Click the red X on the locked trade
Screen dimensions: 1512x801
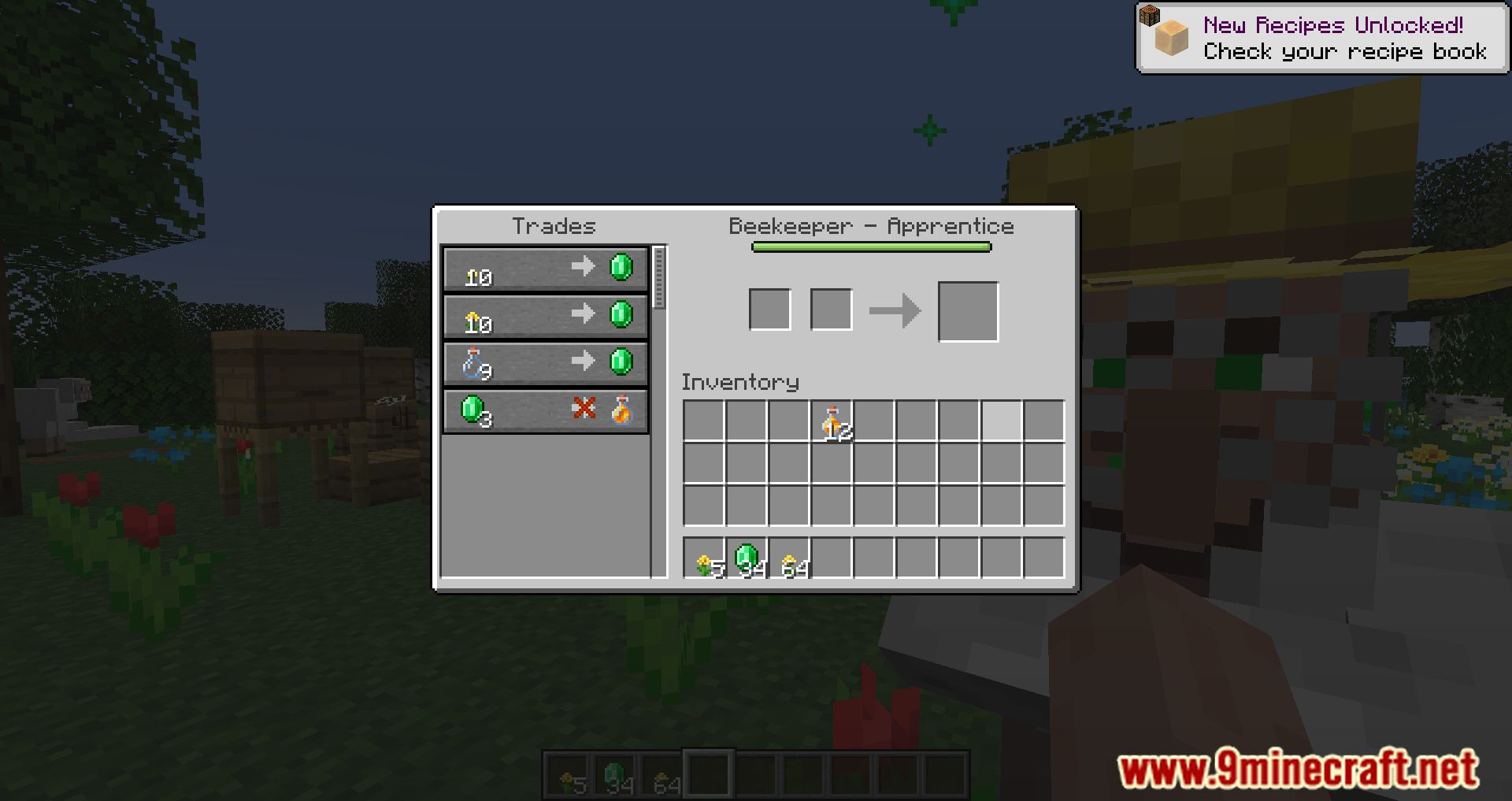pos(583,408)
